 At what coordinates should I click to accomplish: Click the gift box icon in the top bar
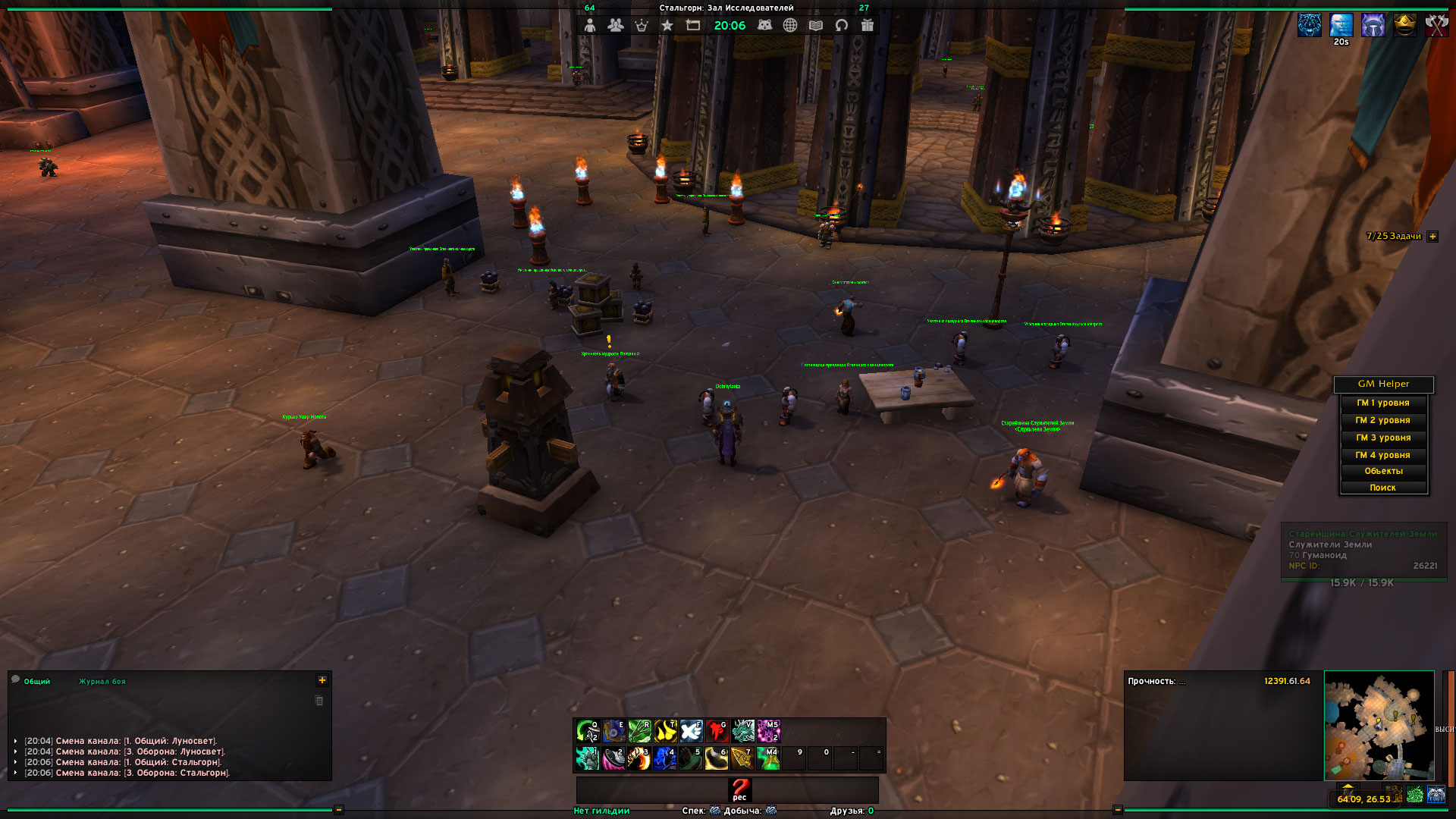coord(868,26)
